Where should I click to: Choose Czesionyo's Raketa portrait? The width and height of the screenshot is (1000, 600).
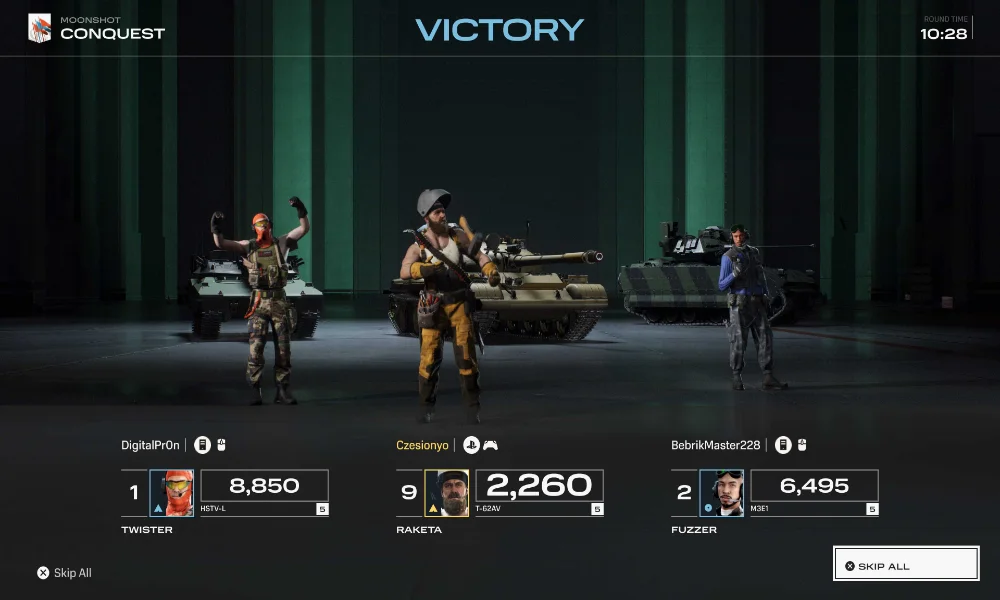point(447,493)
